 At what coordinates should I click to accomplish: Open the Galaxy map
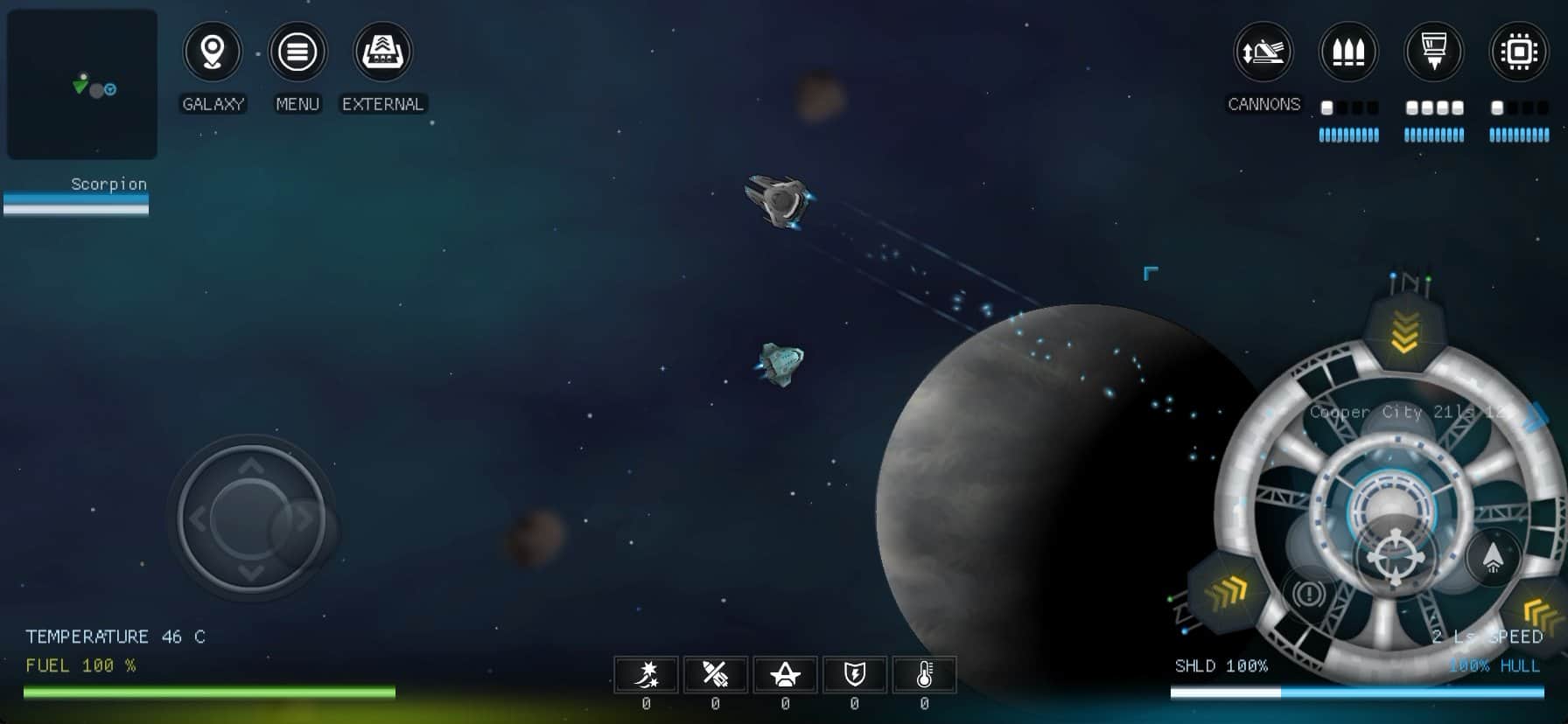(x=213, y=52)
